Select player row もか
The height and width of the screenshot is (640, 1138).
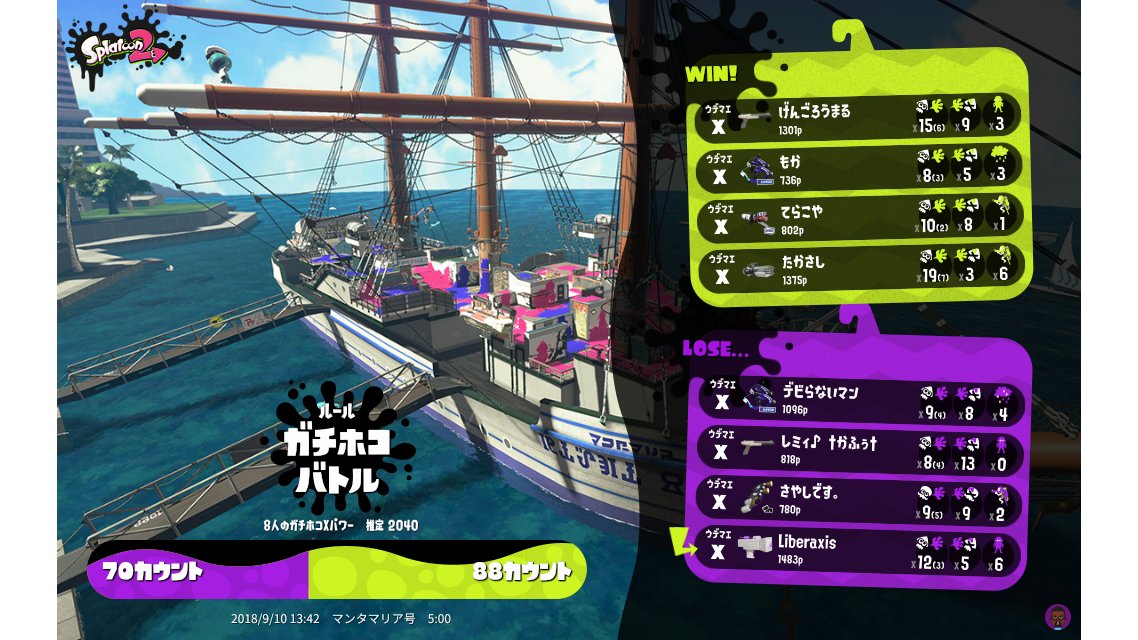pyautogui.click(x=858, y=167)
